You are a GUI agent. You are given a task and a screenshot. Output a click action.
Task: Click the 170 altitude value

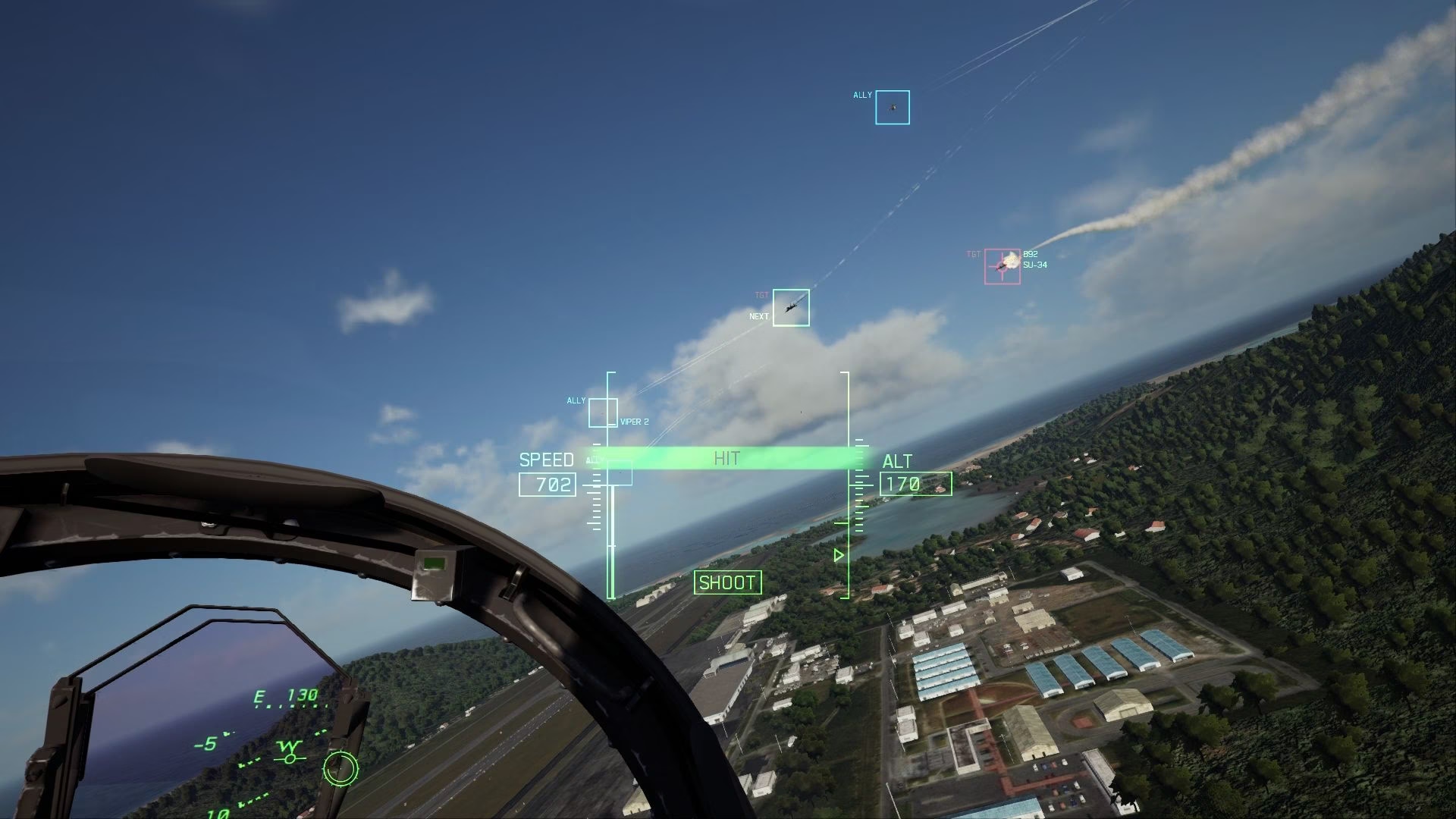click(x=908, y=484)
